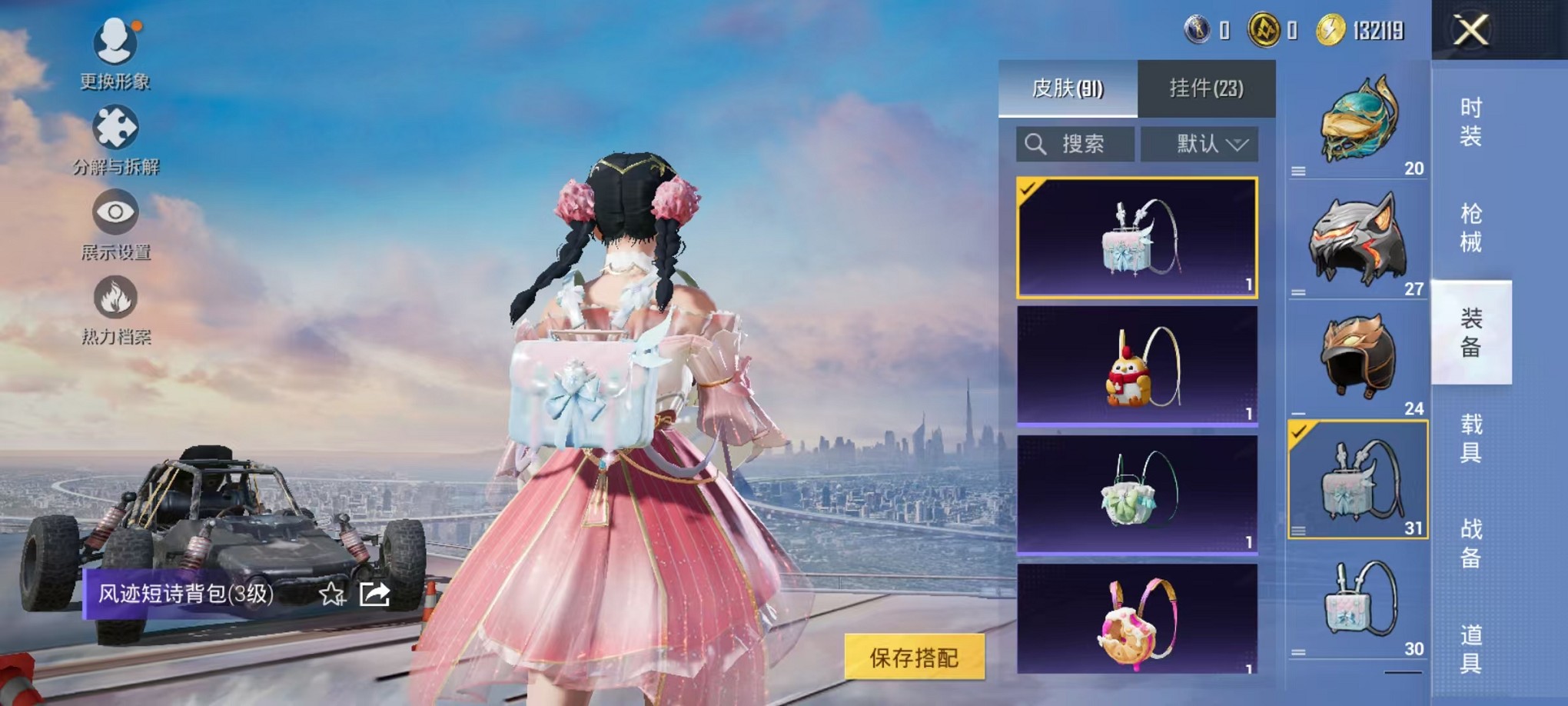Open the 默认 sorting dropdown
The image size is (1568, 706).
click(1199, 144)
